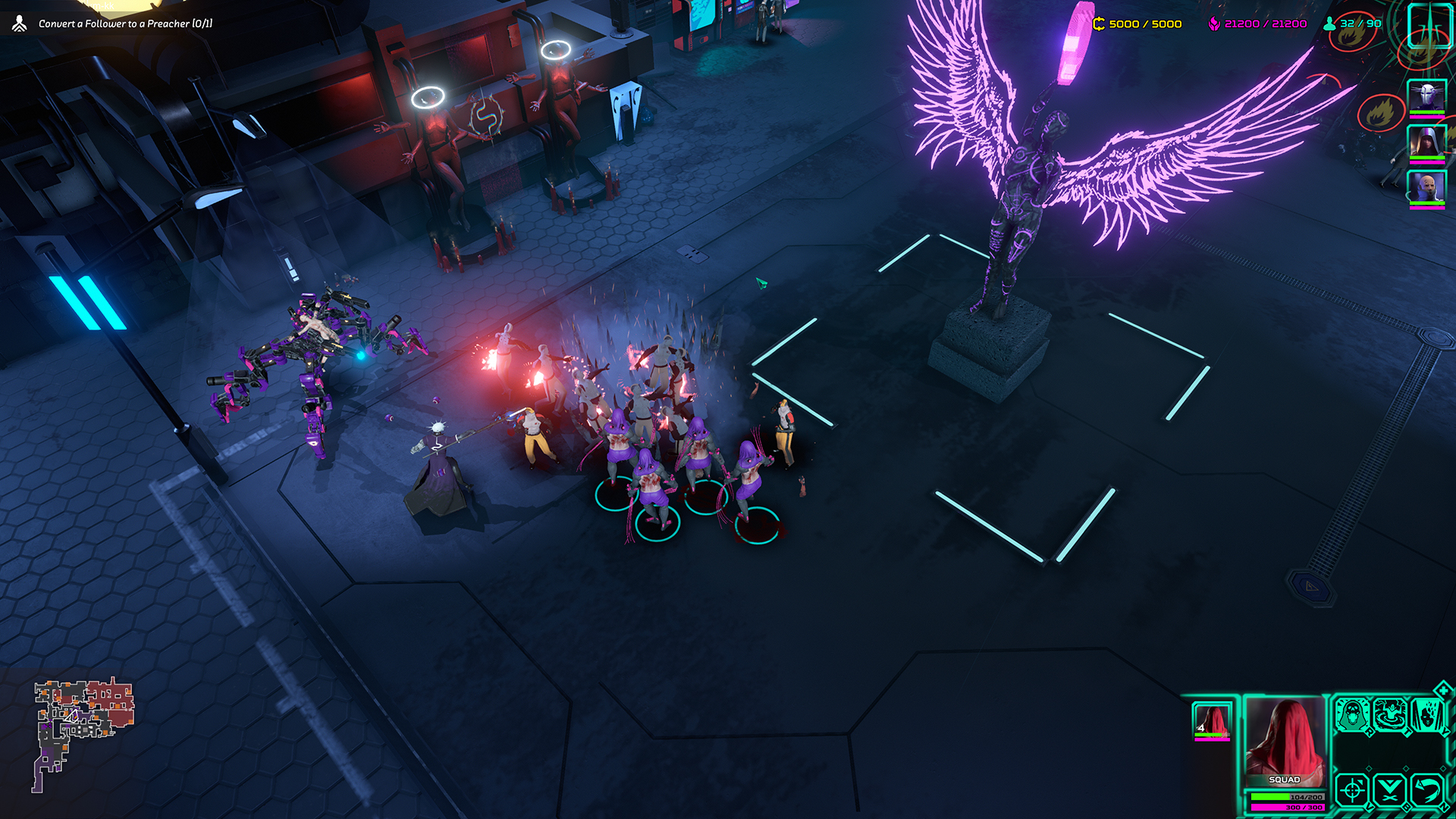Activate the hooded skull ability
1456x819 pixels.
coord(1351,715)
